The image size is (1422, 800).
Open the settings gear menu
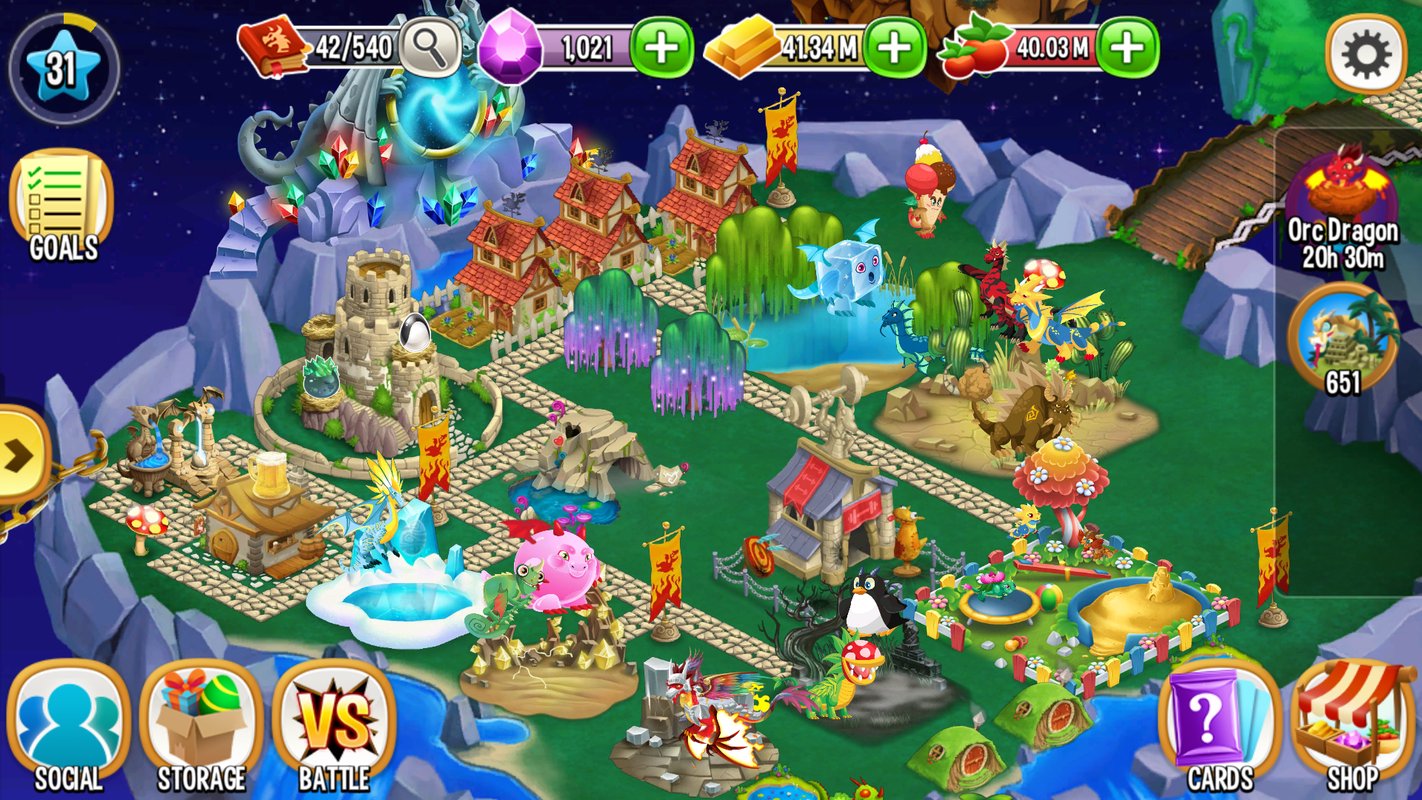pos(1366,55)
